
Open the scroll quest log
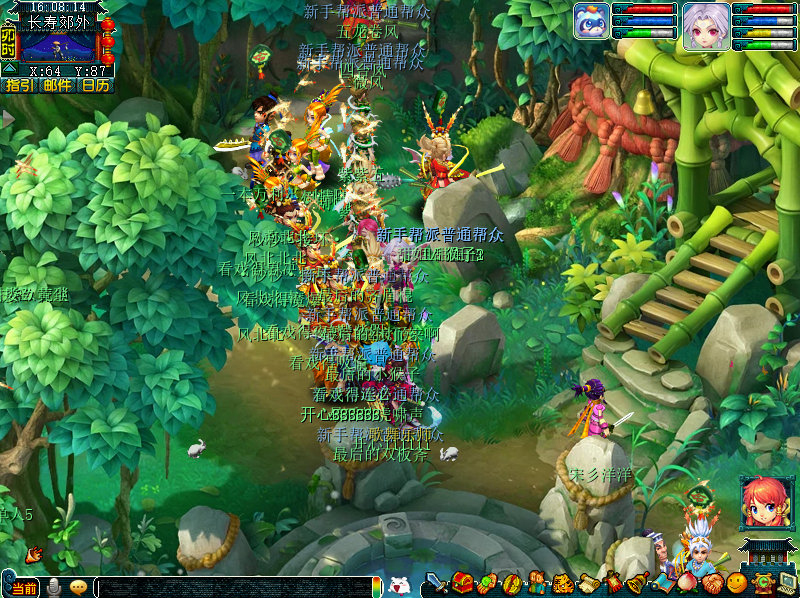click(587, 582)
